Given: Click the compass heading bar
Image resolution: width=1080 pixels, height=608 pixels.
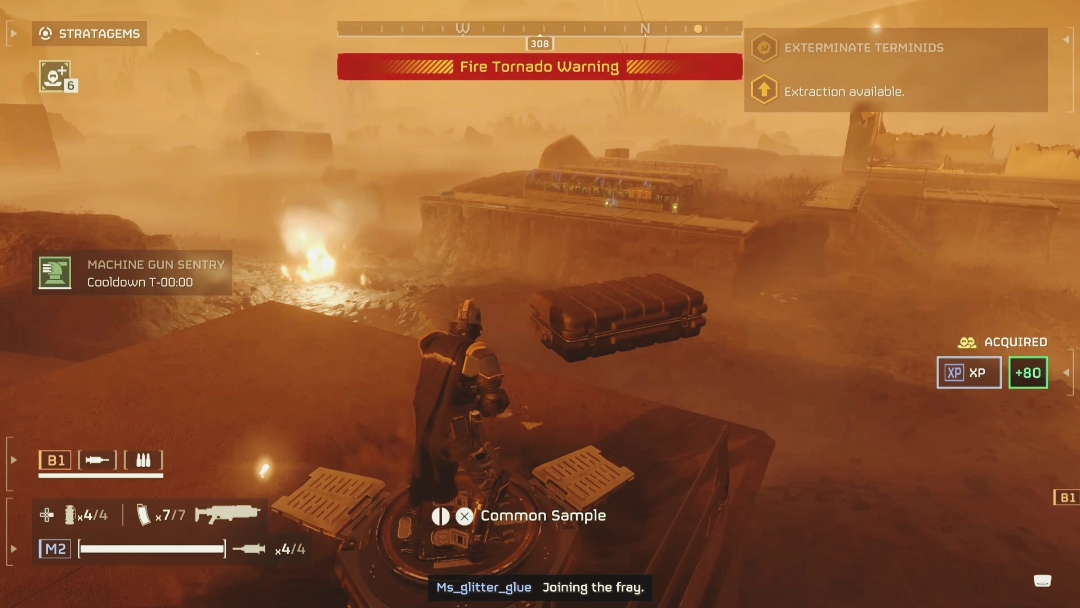Looking at the screenshot, I should [x=539, y=29].
